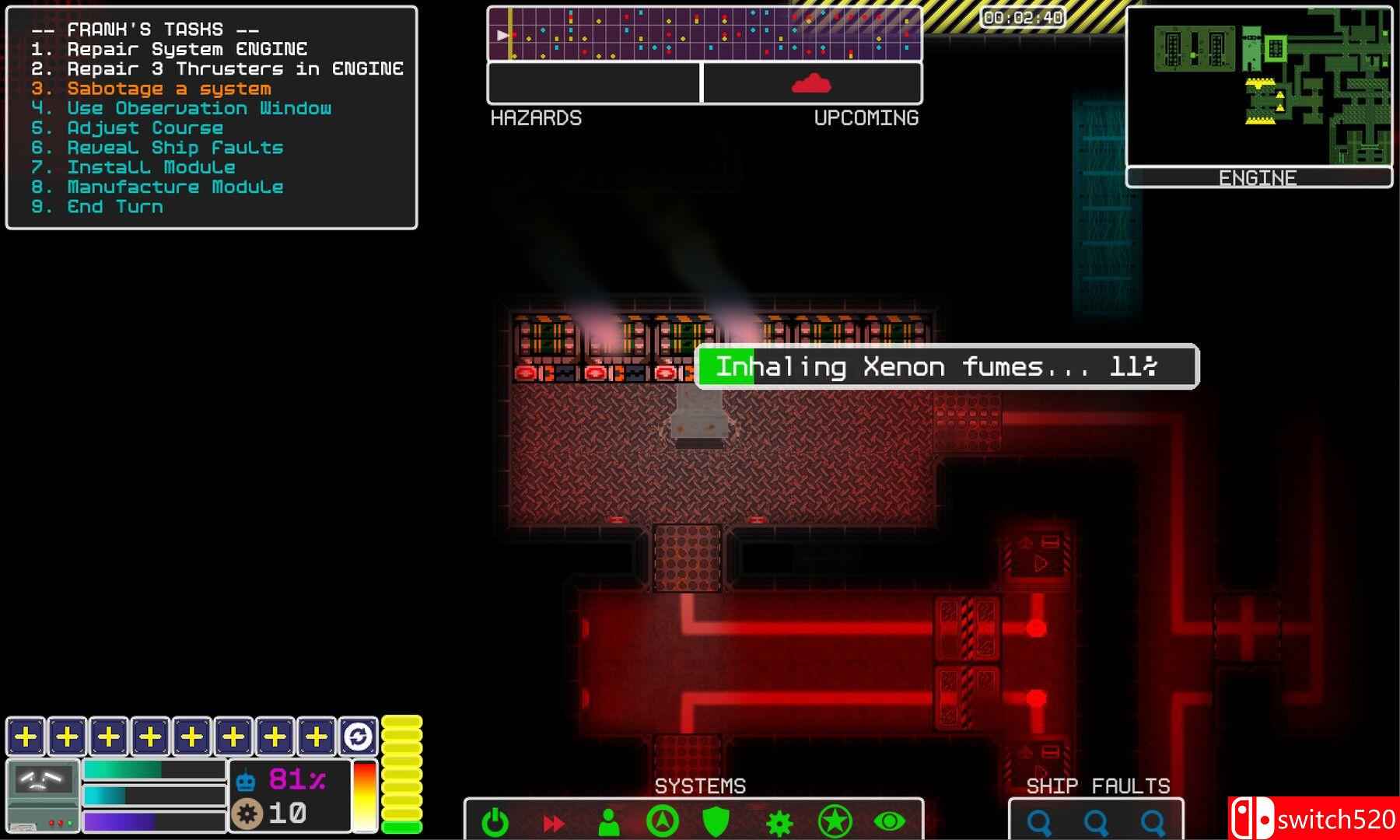Select 'Sabotage a system' from task list
This screenshot has width=1400, height=840.
(x=168, y=88)
